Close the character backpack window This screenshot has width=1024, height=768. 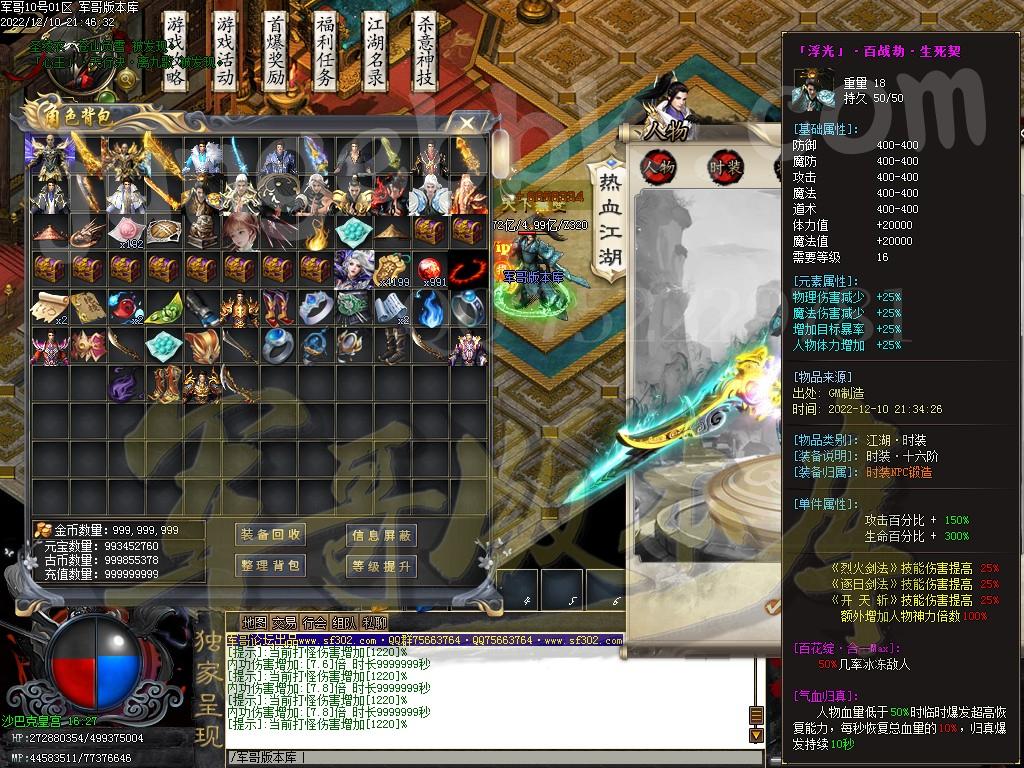pos(467,121)
